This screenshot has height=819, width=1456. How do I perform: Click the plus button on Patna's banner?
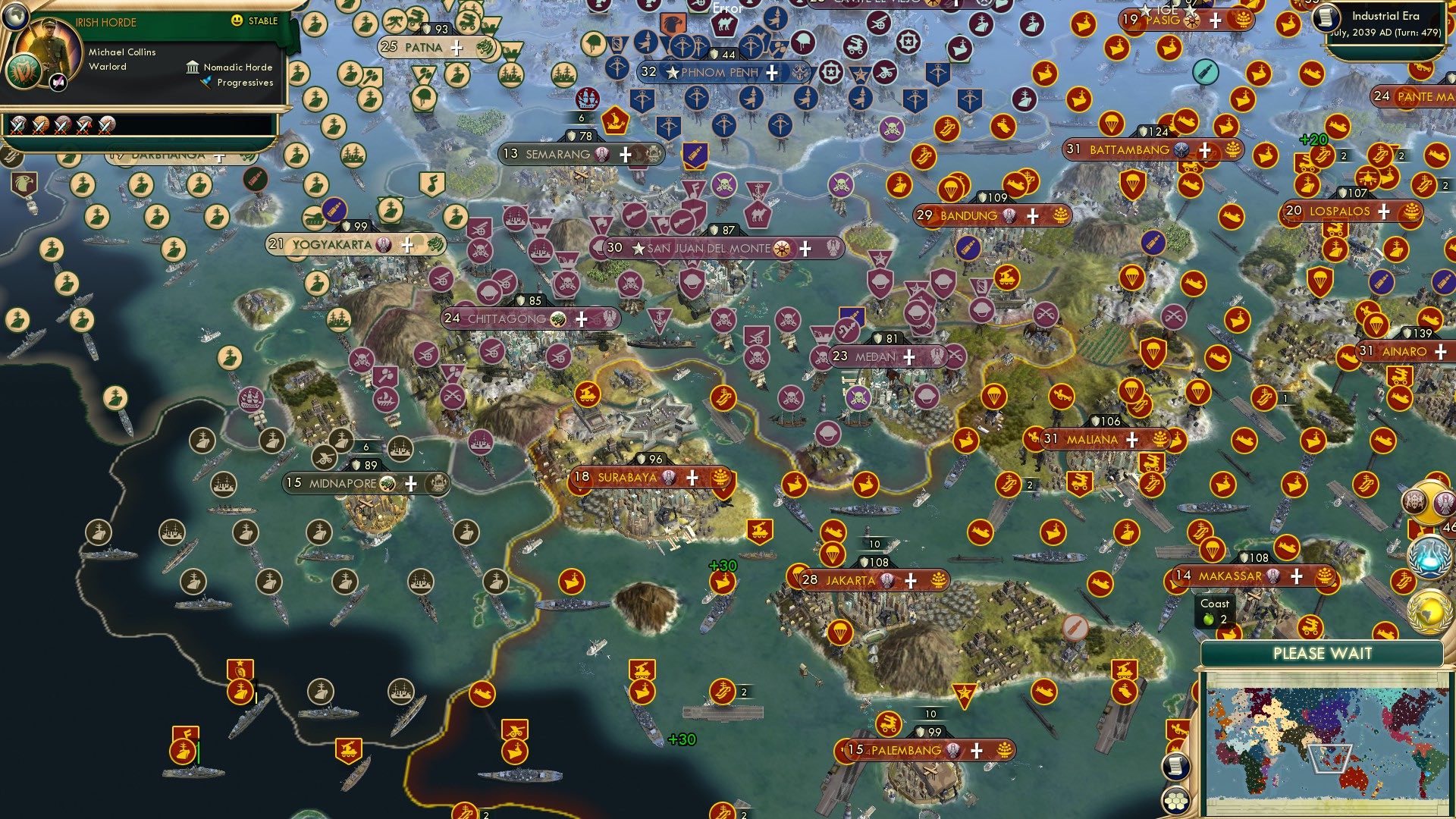(455, 48)
